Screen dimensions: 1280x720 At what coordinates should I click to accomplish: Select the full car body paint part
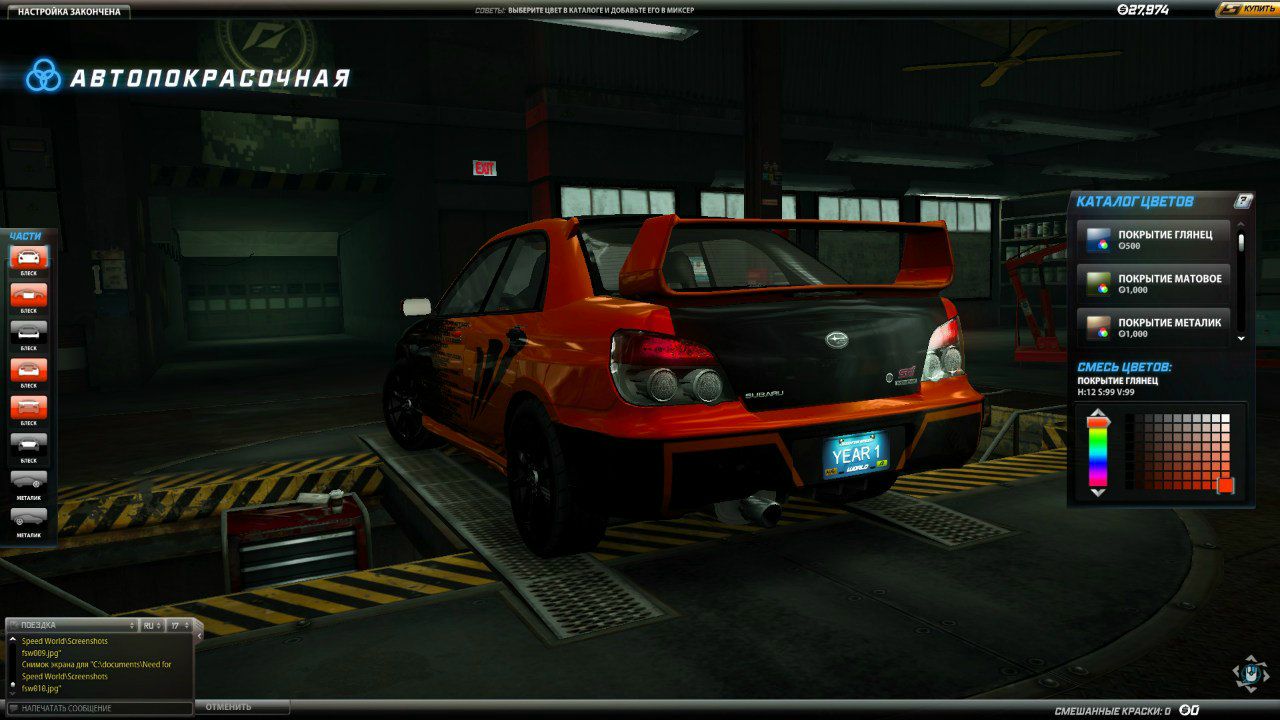pyautogui.click(x=28, y=257)
